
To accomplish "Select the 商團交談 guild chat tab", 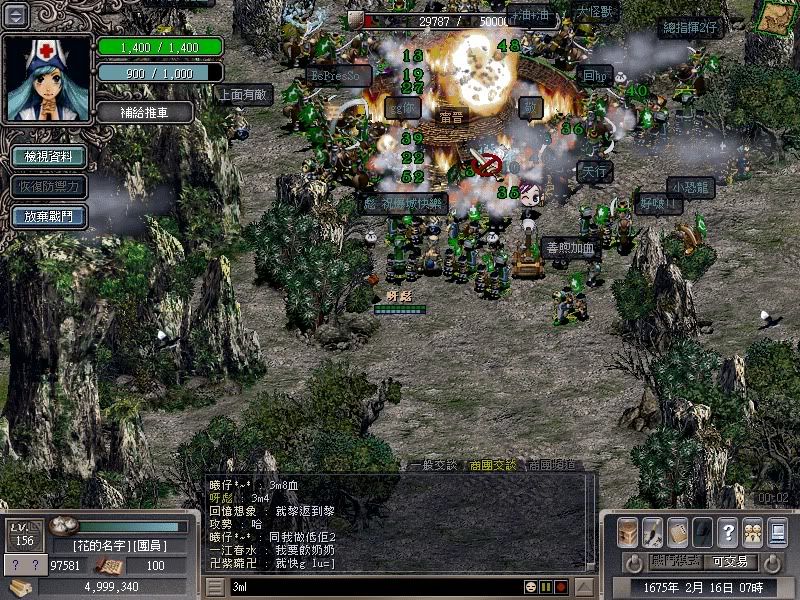I will [x=492, y=465].
